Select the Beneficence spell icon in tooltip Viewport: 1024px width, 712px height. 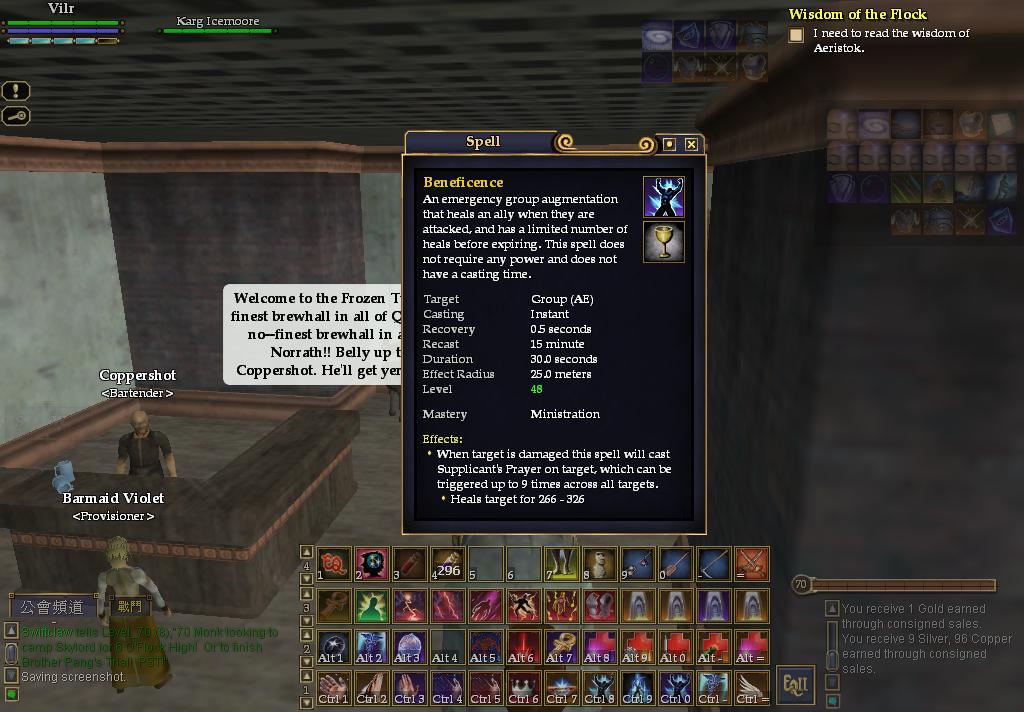pos(663,197)
